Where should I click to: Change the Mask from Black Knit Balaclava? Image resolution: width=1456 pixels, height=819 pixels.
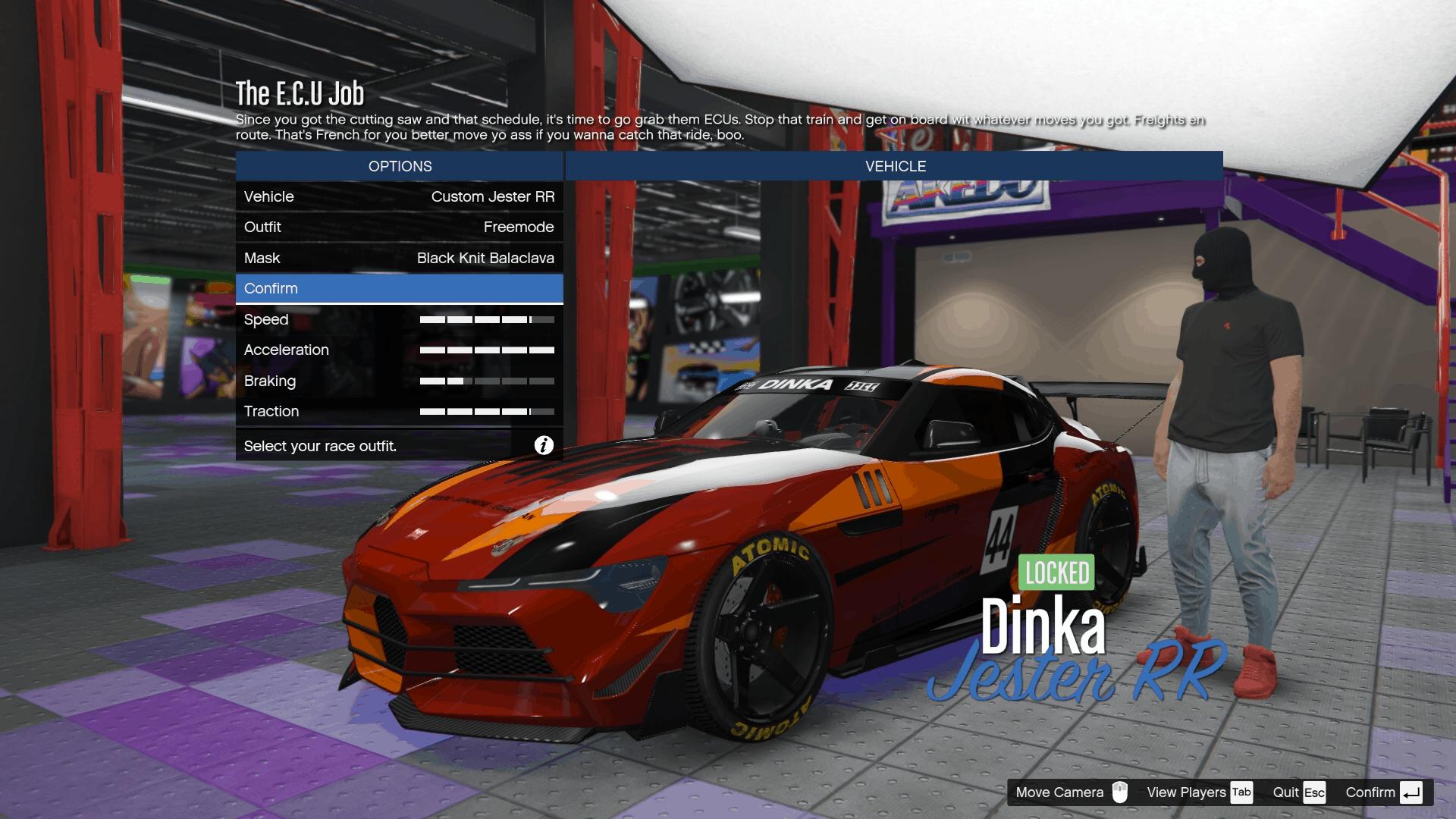point(400,258)
